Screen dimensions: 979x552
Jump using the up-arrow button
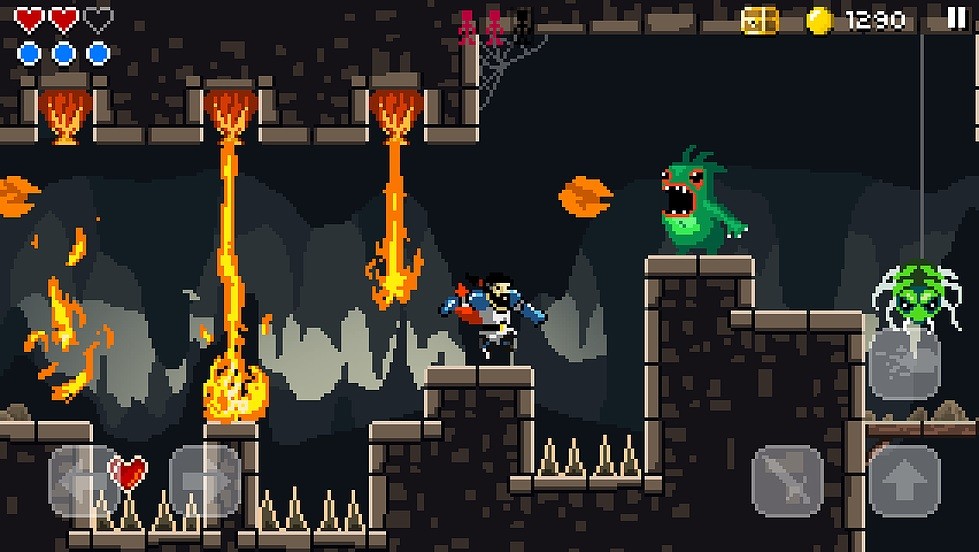pyautogui.click(x=904, y=480)
